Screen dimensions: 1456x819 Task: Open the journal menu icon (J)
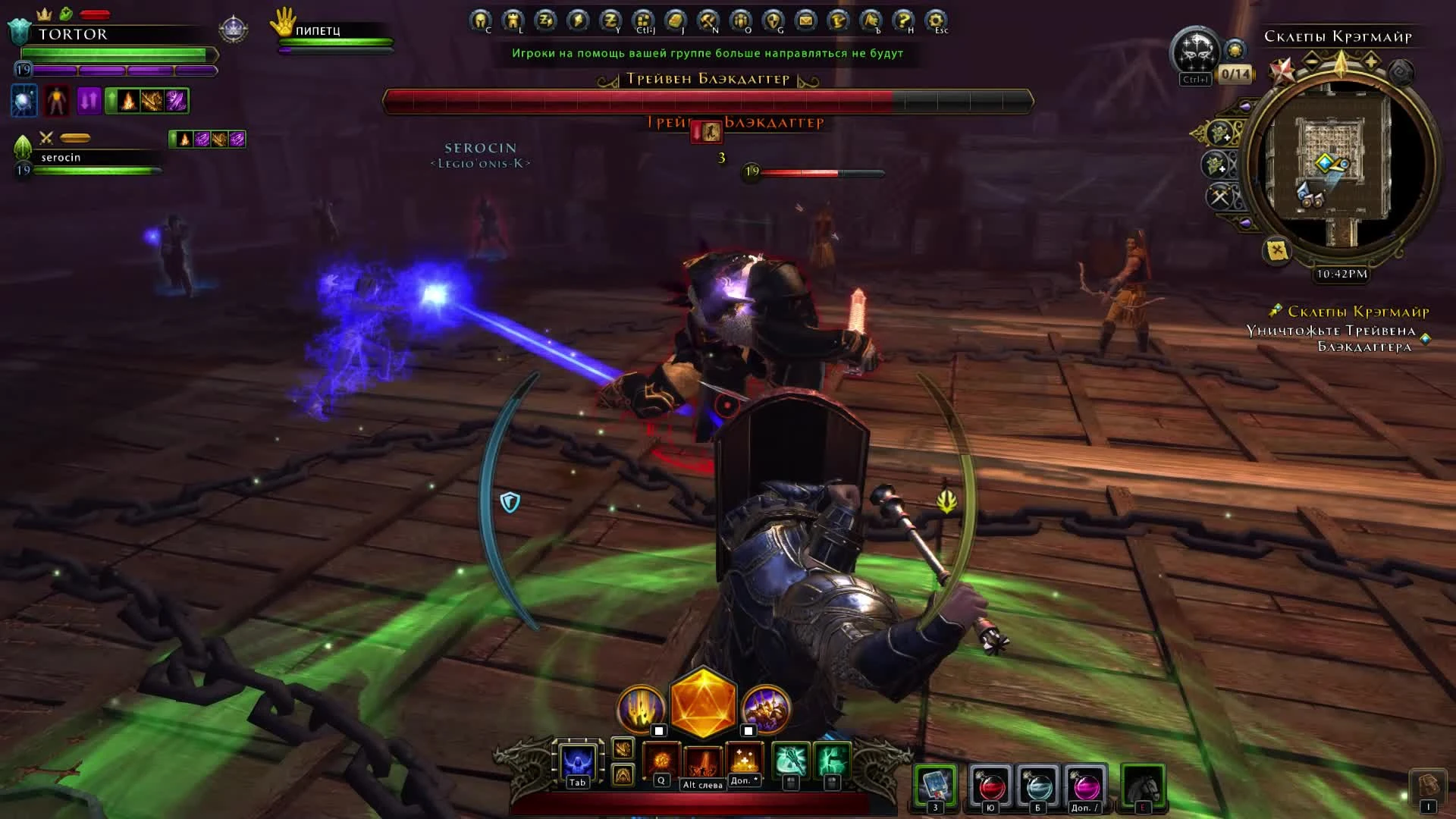(674, 18)
